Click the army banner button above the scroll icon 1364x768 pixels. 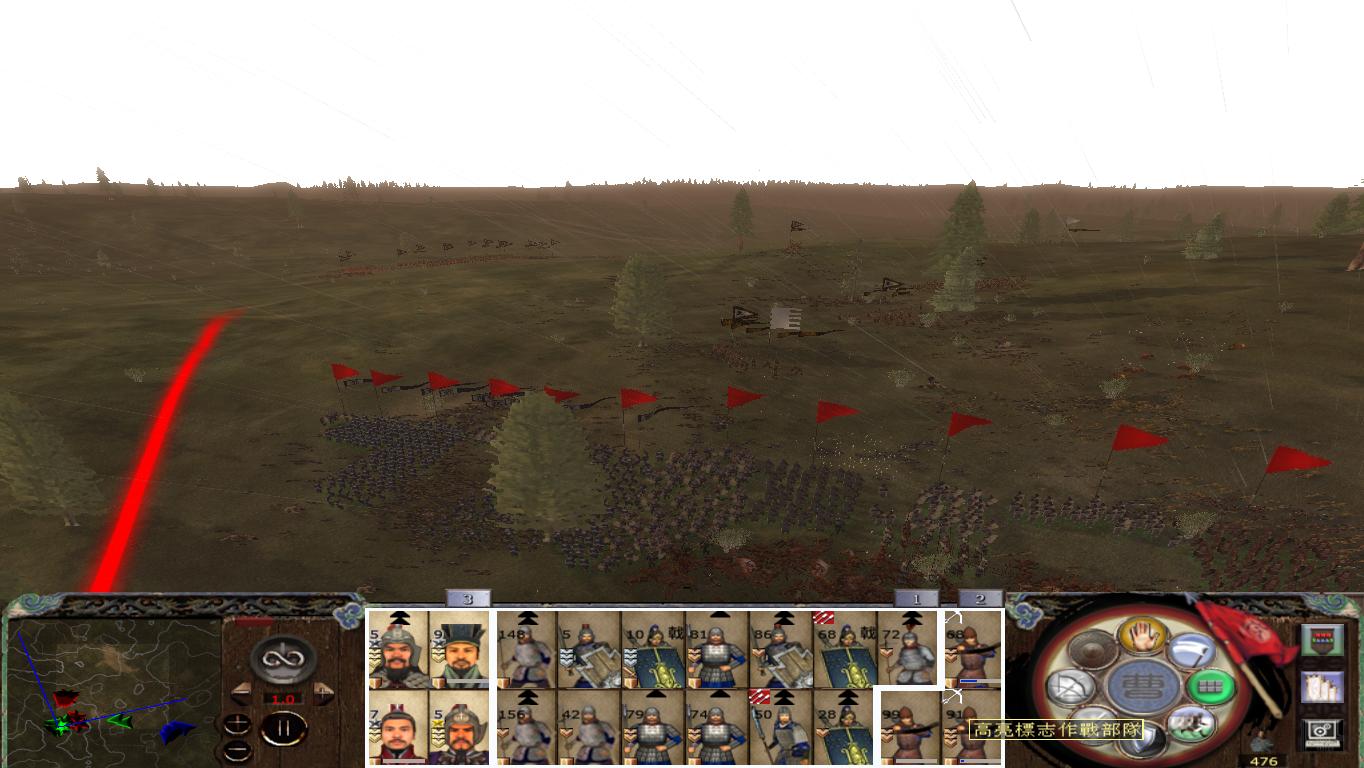pyautogui.click(x=1323, y=639)
